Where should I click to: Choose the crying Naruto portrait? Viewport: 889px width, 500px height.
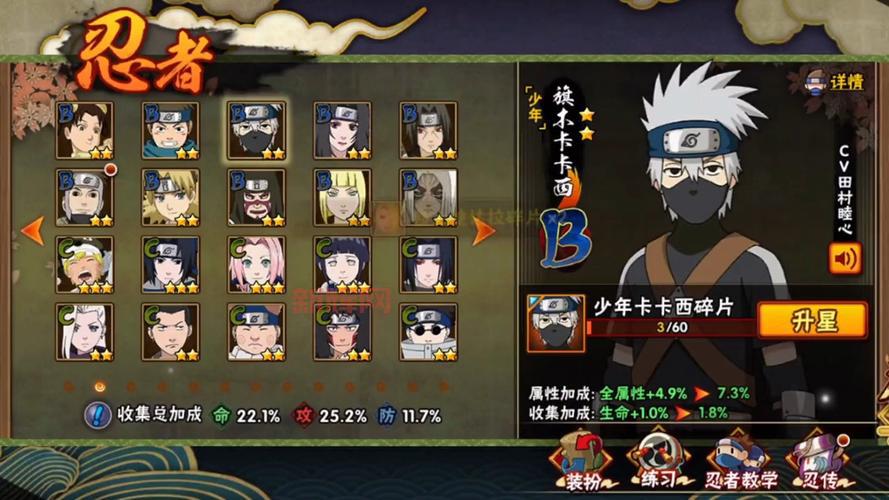click(84, 265)
